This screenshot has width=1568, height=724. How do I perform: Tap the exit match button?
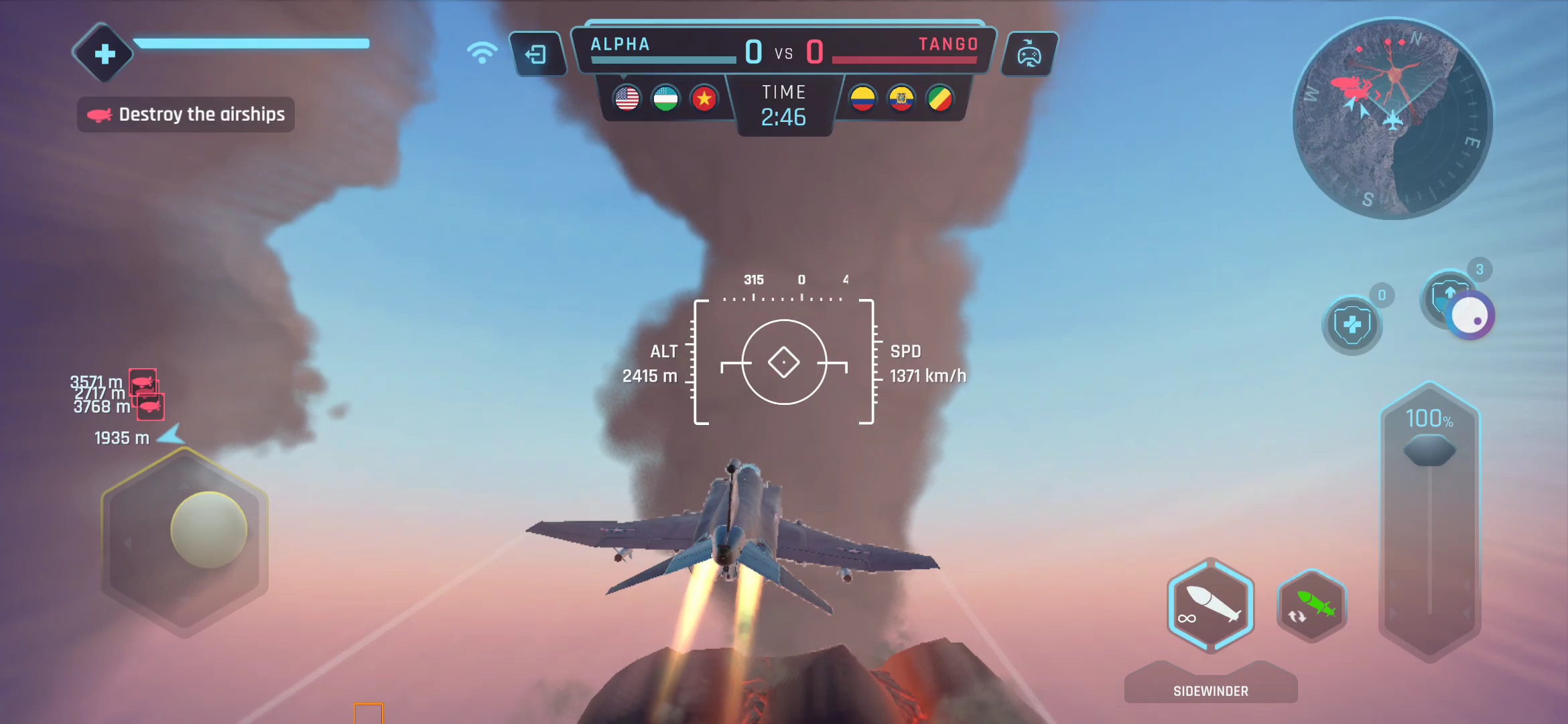coord(536,54)
